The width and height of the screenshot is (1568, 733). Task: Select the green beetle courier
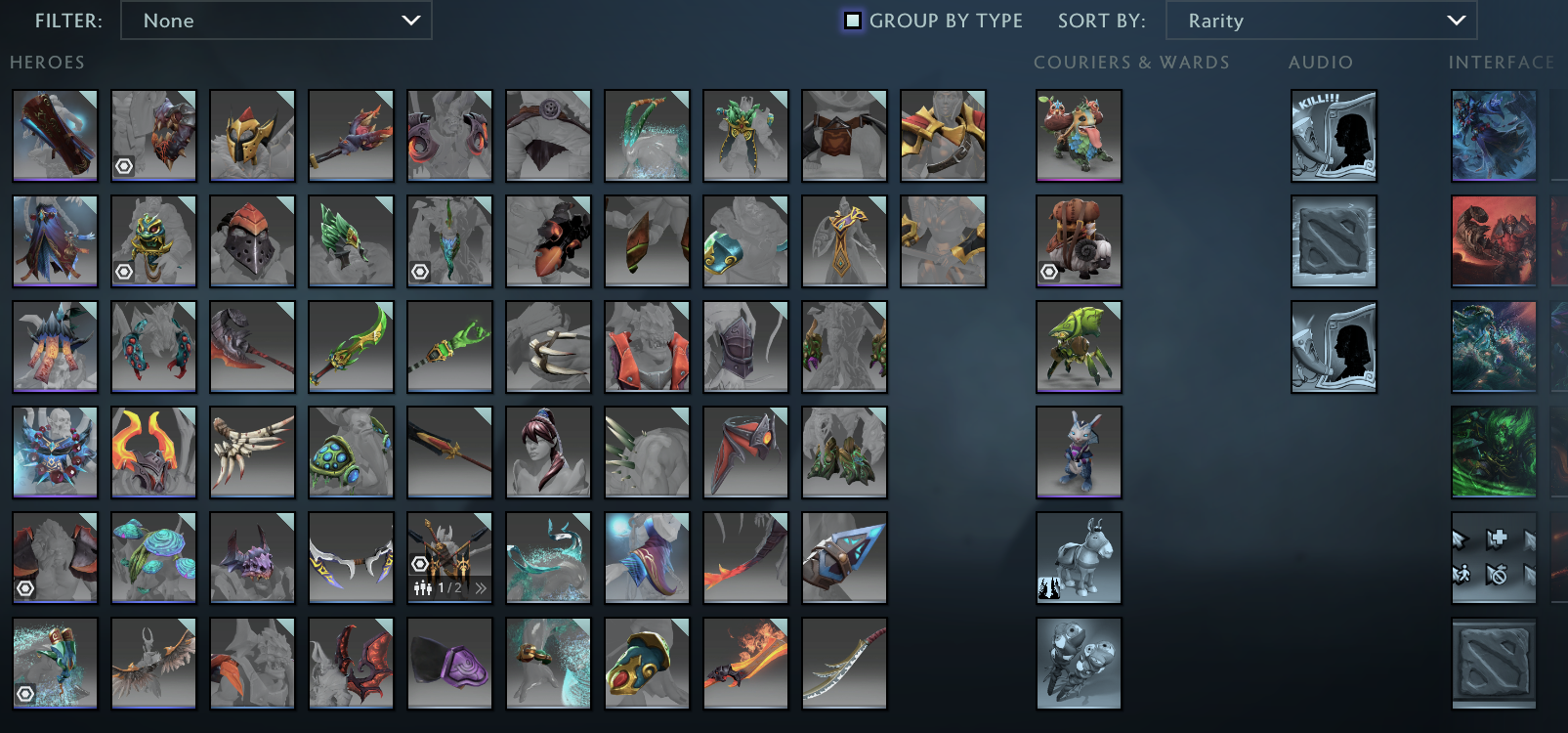pyautogui.click(x=1079, y=346)
